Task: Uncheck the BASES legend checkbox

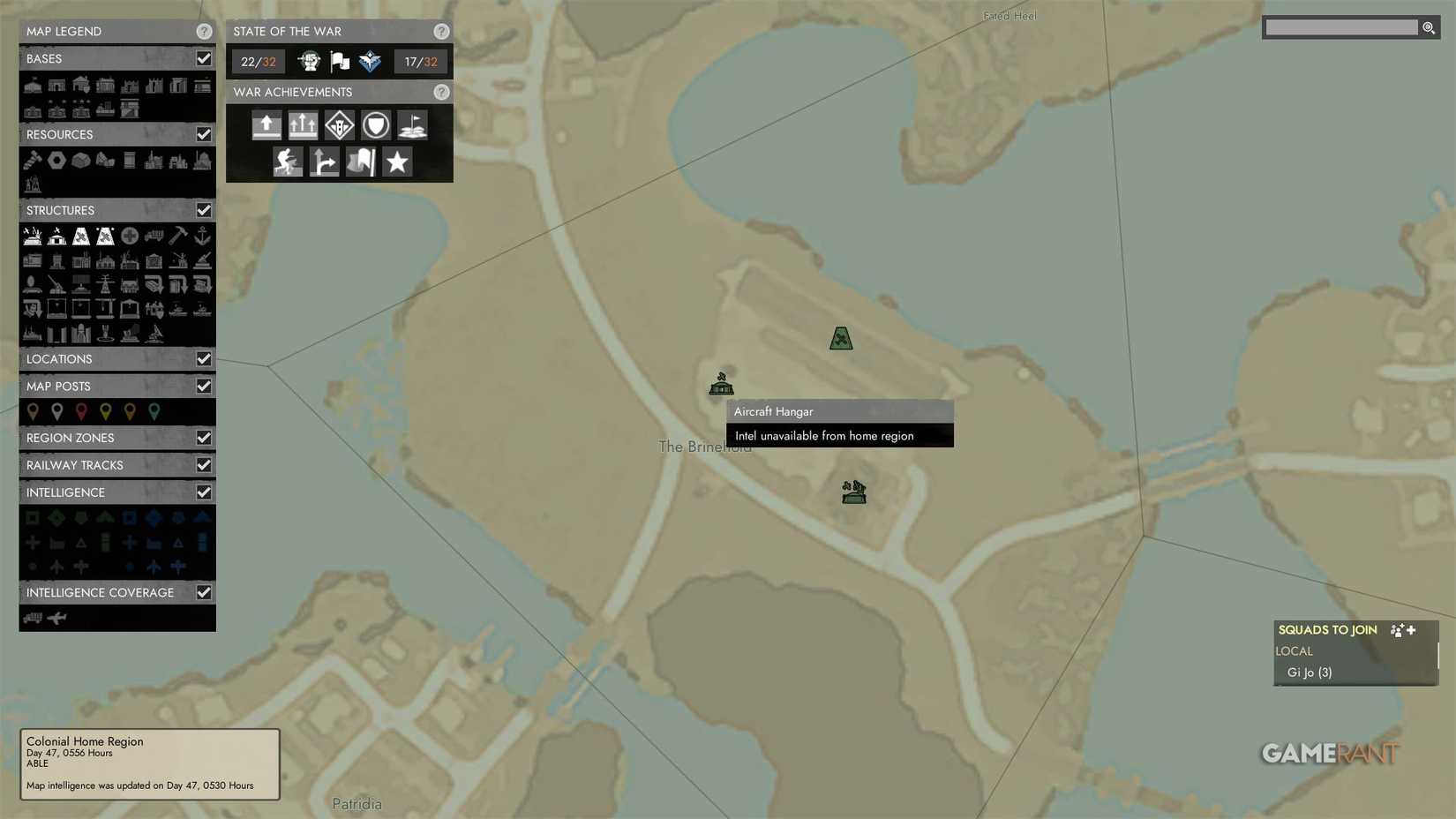Action: coord(204,58)
